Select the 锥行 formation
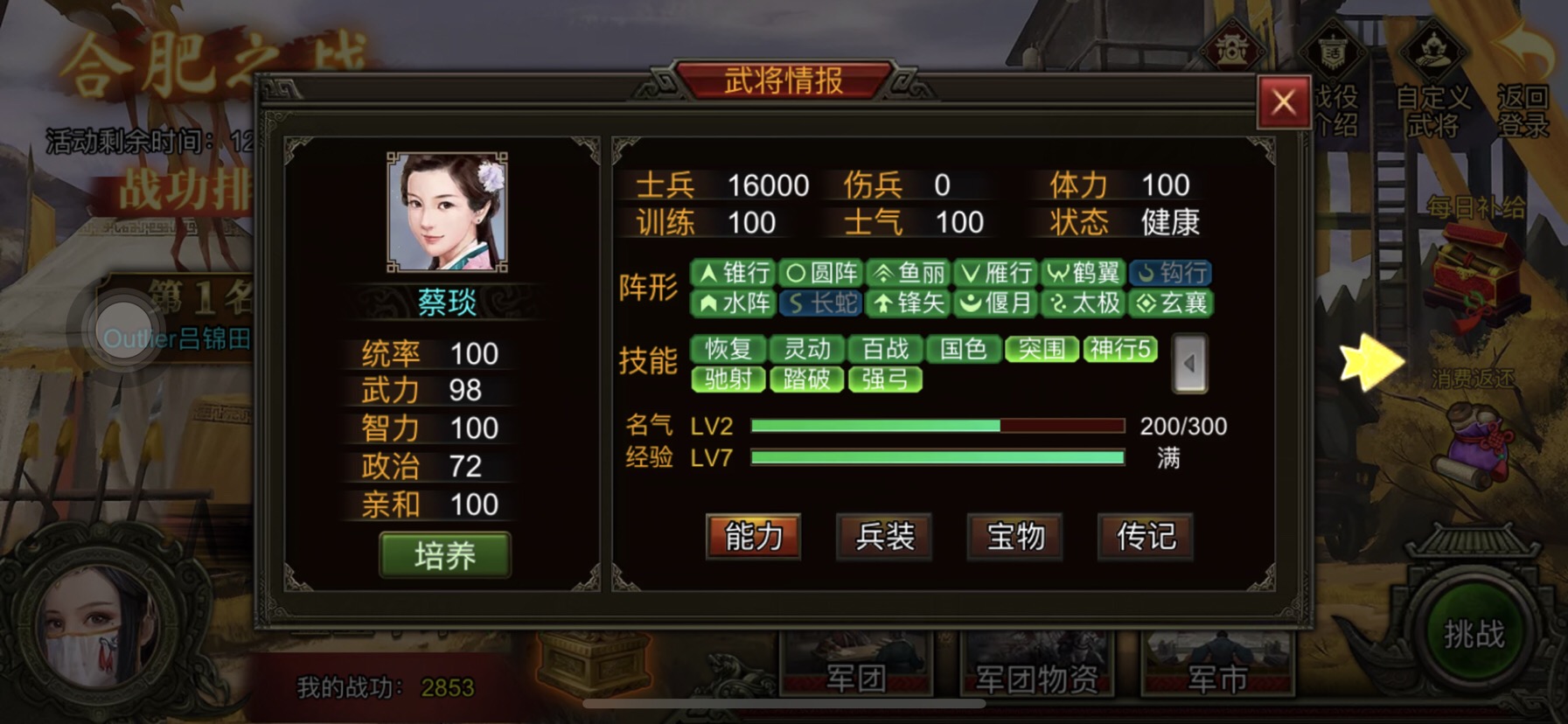The height and width of the screenshot is (724, 1568). point(733,273)
